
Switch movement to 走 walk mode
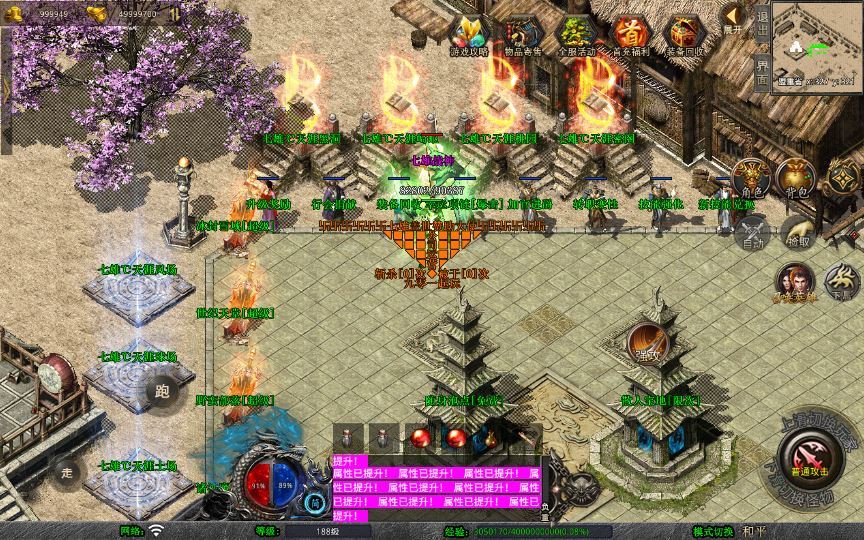pos(68,471)
